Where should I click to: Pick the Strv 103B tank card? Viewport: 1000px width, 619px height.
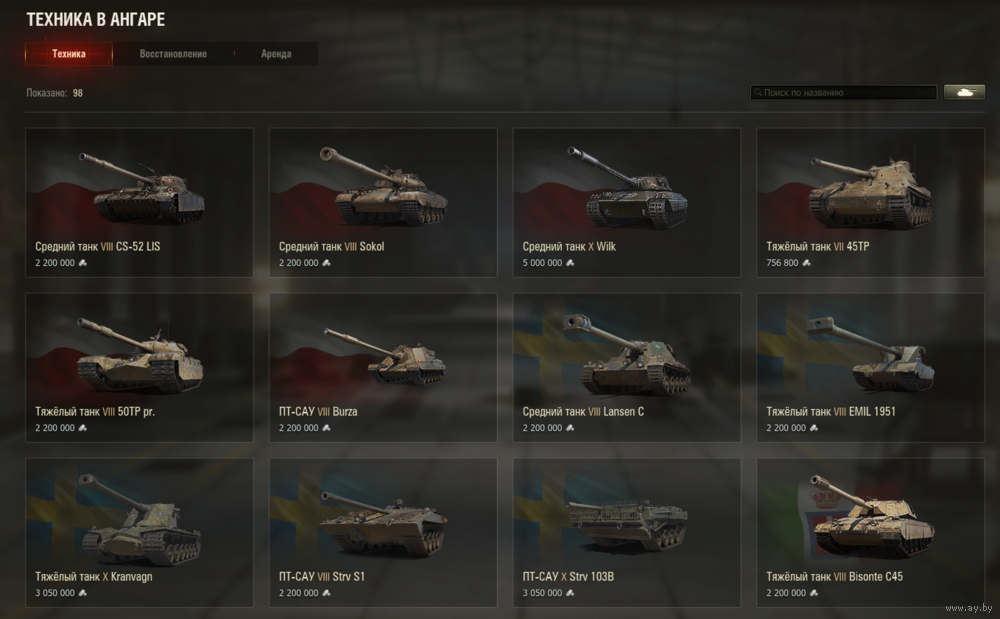[627, 532]
